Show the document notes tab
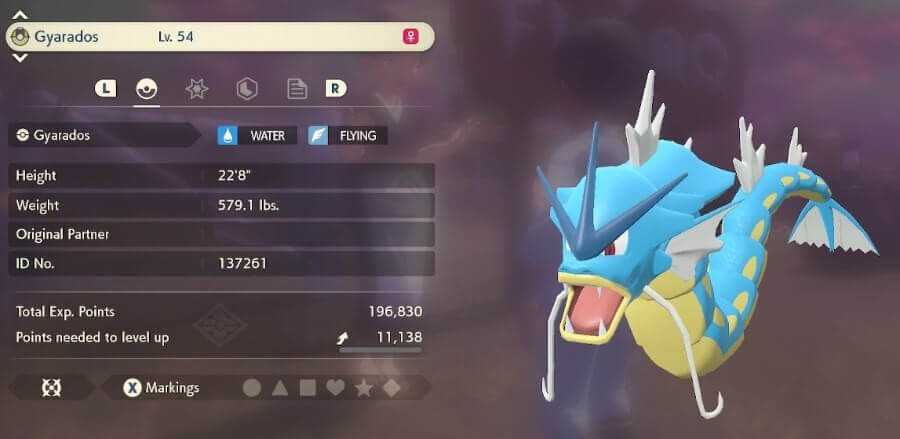900x439 pixels. pos(297,89)
